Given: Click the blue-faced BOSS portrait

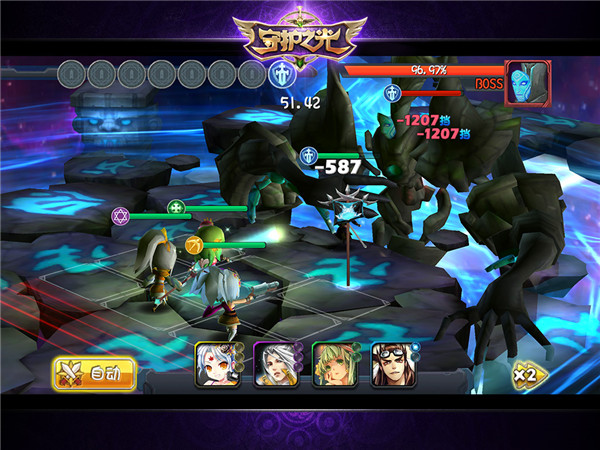Looking at the screenshot, I should (528, 83).
